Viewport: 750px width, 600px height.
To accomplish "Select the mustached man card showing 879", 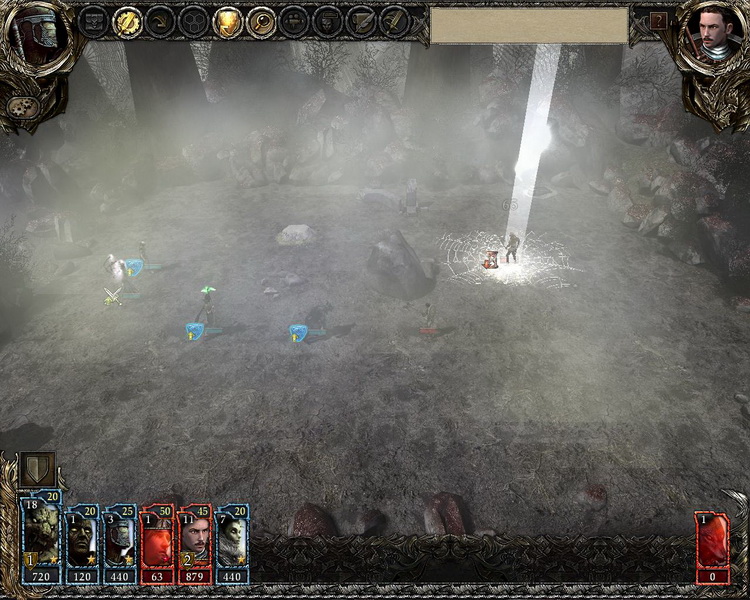I will (195, 543).
